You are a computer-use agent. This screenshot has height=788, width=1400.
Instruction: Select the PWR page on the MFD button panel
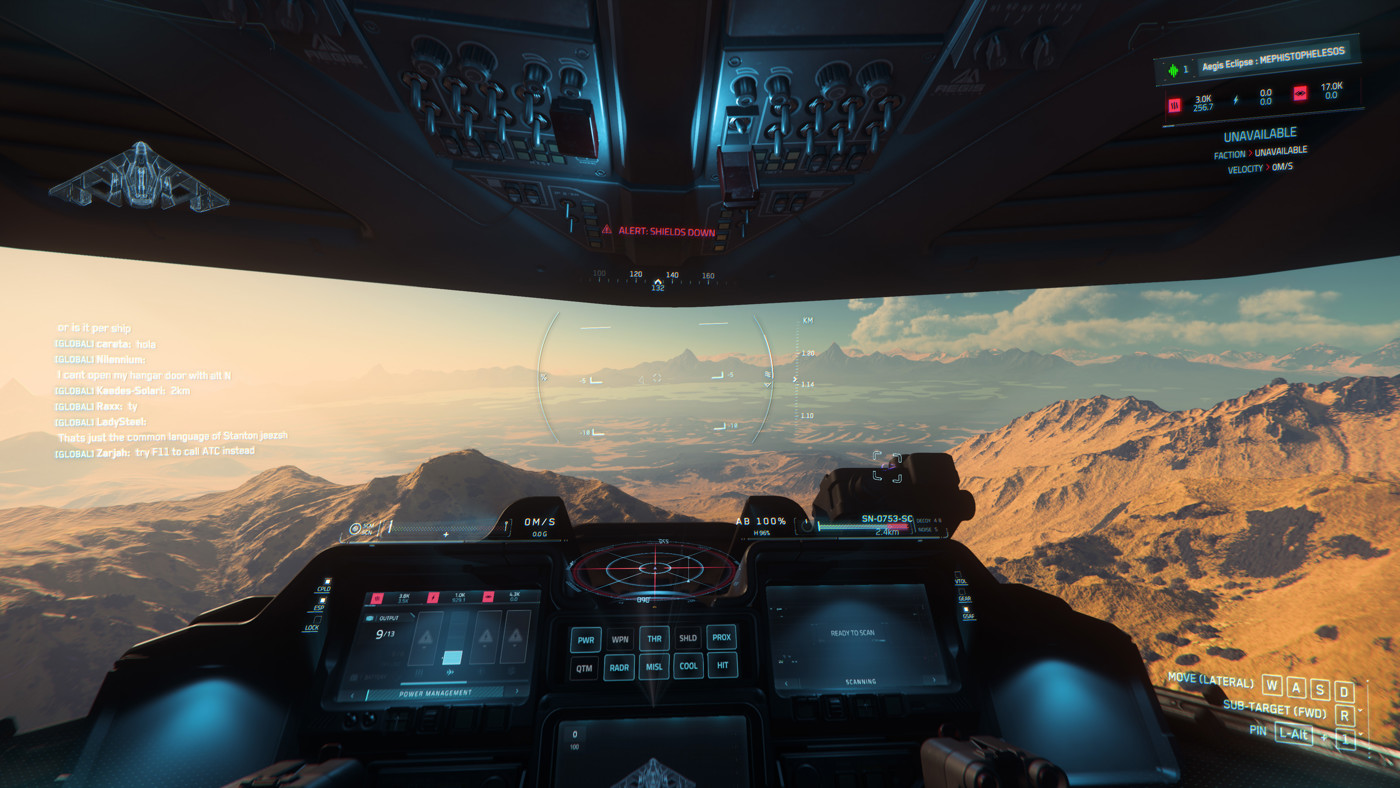pos(586,640)
